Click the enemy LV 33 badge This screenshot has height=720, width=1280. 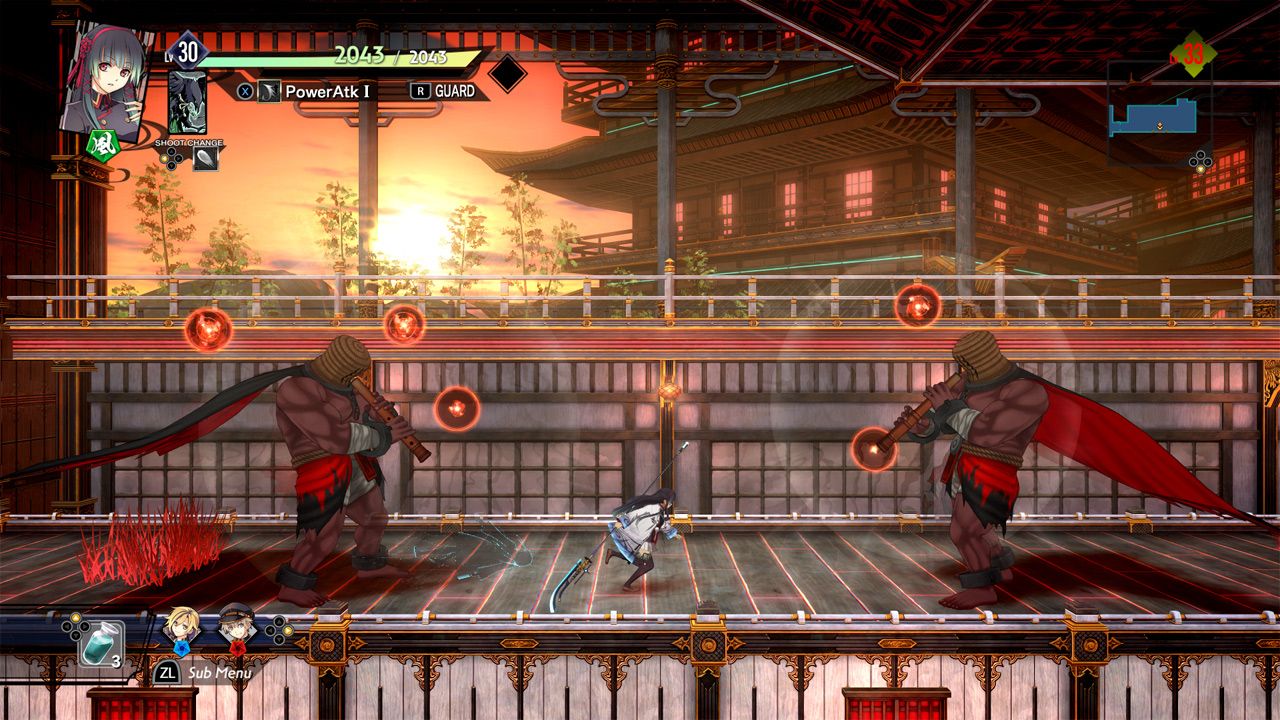tap(1192, 53)
